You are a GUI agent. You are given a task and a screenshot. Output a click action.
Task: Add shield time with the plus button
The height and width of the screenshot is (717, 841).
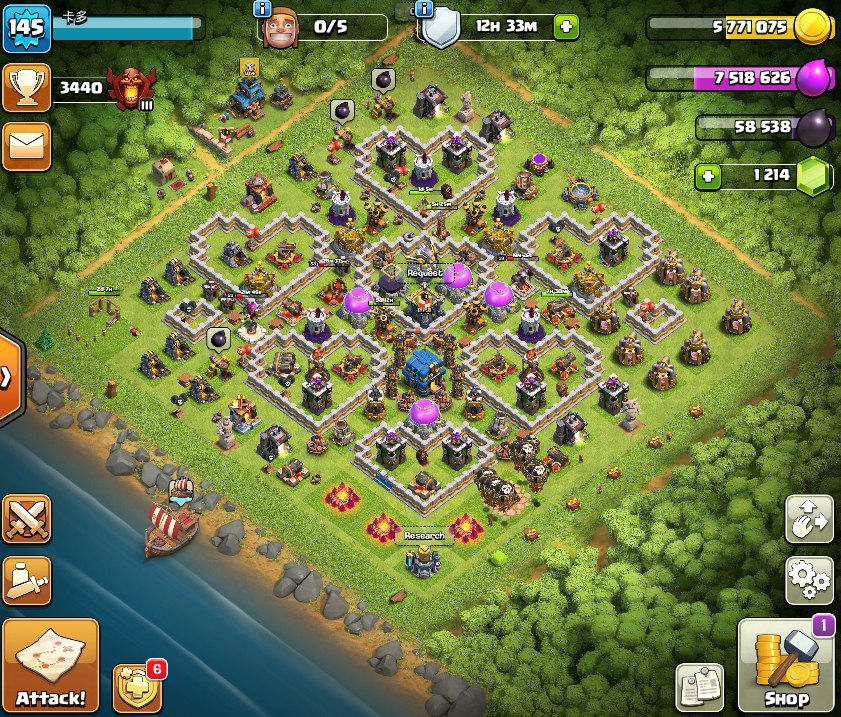pyautogui.click(x=566, y=27)
